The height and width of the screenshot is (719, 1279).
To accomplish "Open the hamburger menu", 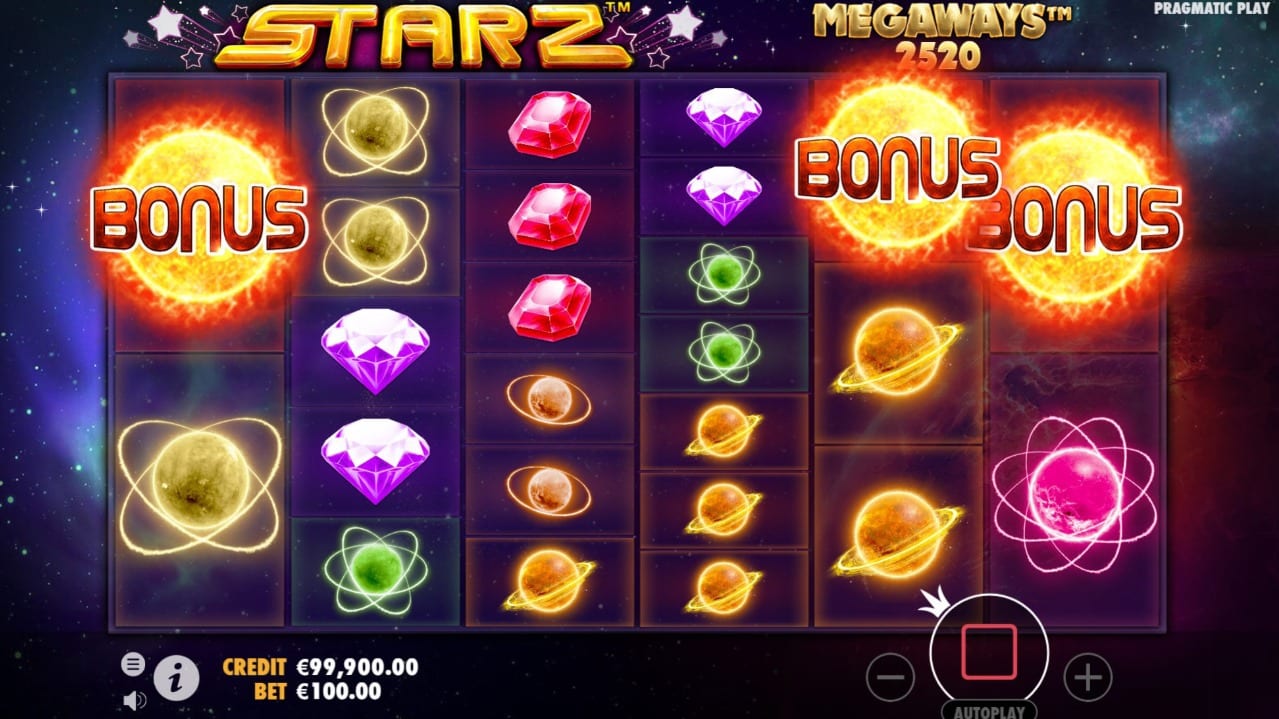I will (x=133, y=664).
